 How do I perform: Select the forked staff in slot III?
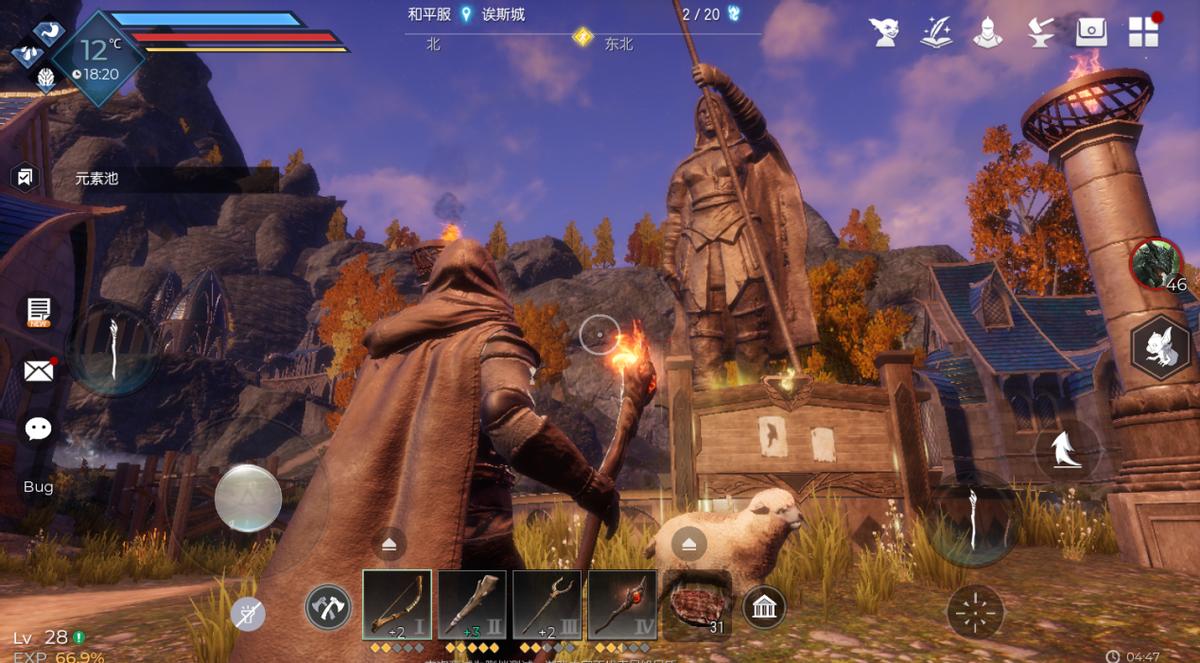point(547,605)
